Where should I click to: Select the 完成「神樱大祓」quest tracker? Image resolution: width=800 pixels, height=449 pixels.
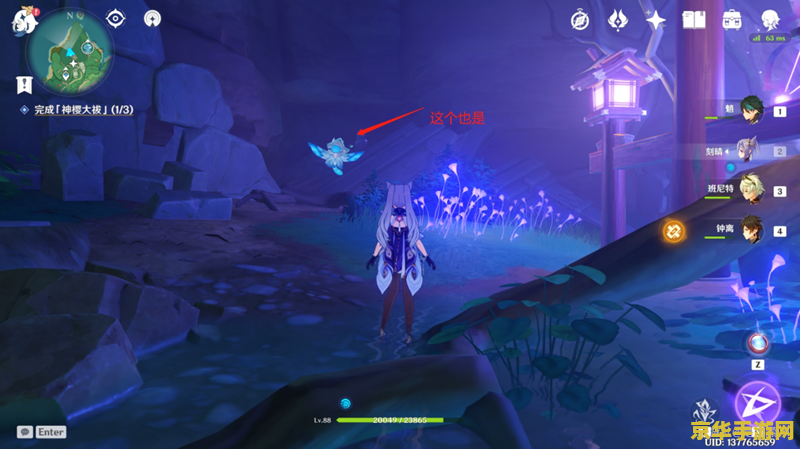(85, 110)
